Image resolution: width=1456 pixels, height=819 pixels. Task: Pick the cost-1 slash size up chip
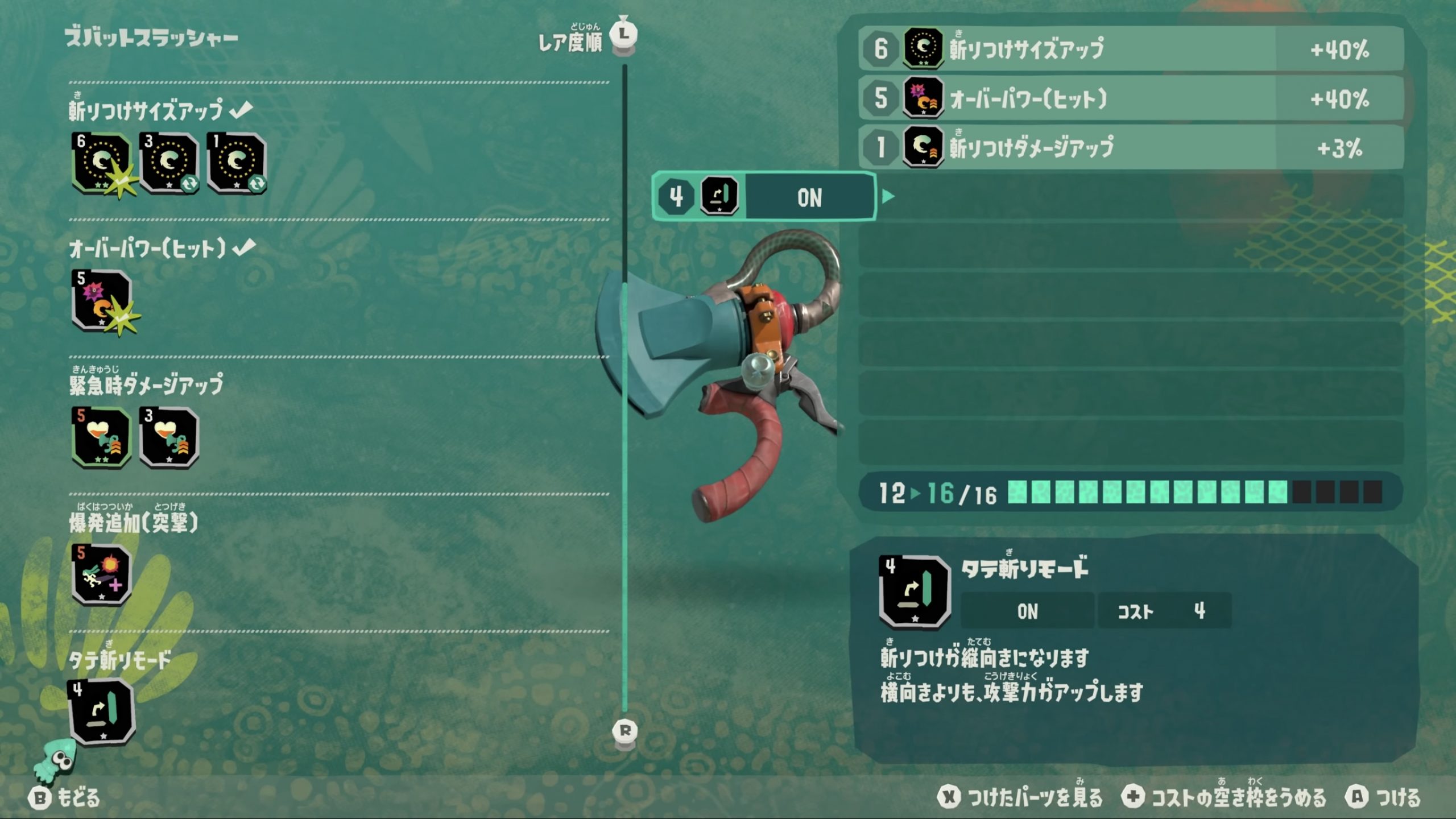pos(237,163)
